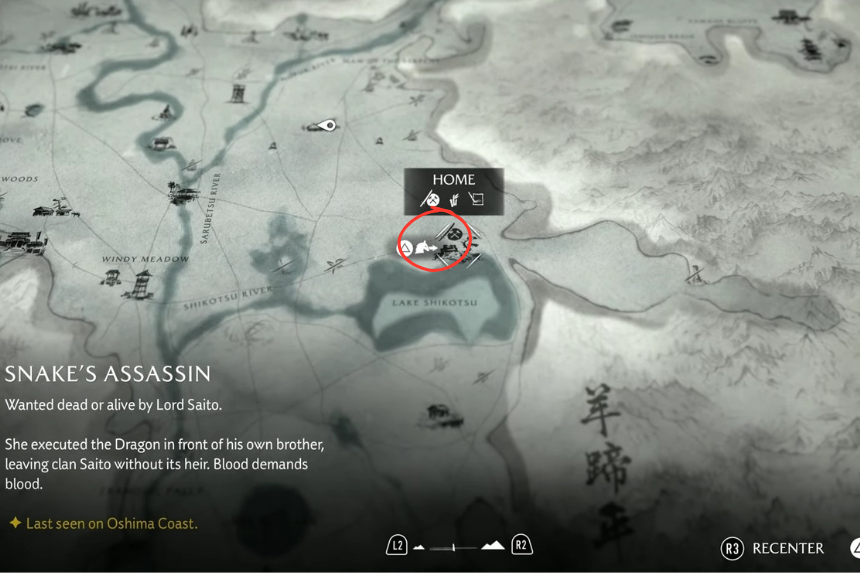Click the white pin marker north of Home
The width and height of the screenshot is (860, 573).
(322, 126)
